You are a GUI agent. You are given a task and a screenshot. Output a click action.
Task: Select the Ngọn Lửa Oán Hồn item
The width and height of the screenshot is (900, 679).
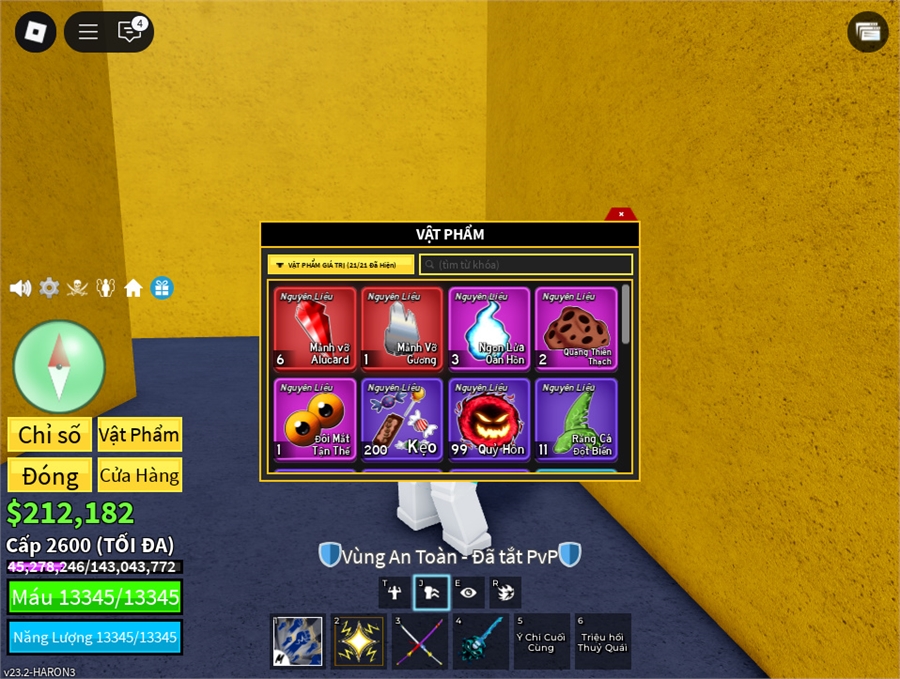coord(488,328)
